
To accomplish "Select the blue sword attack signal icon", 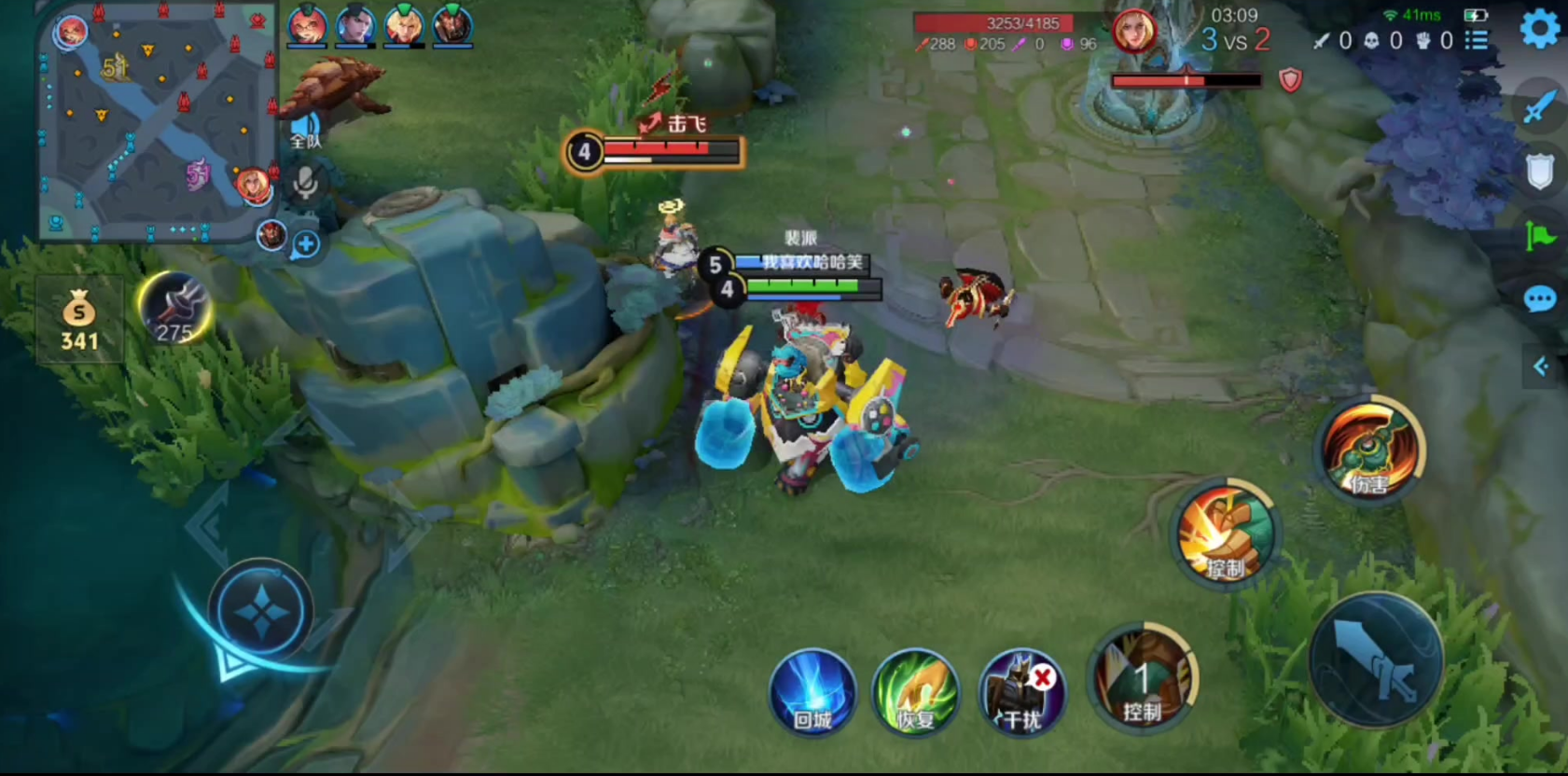I will click(x=1539, y=106).
